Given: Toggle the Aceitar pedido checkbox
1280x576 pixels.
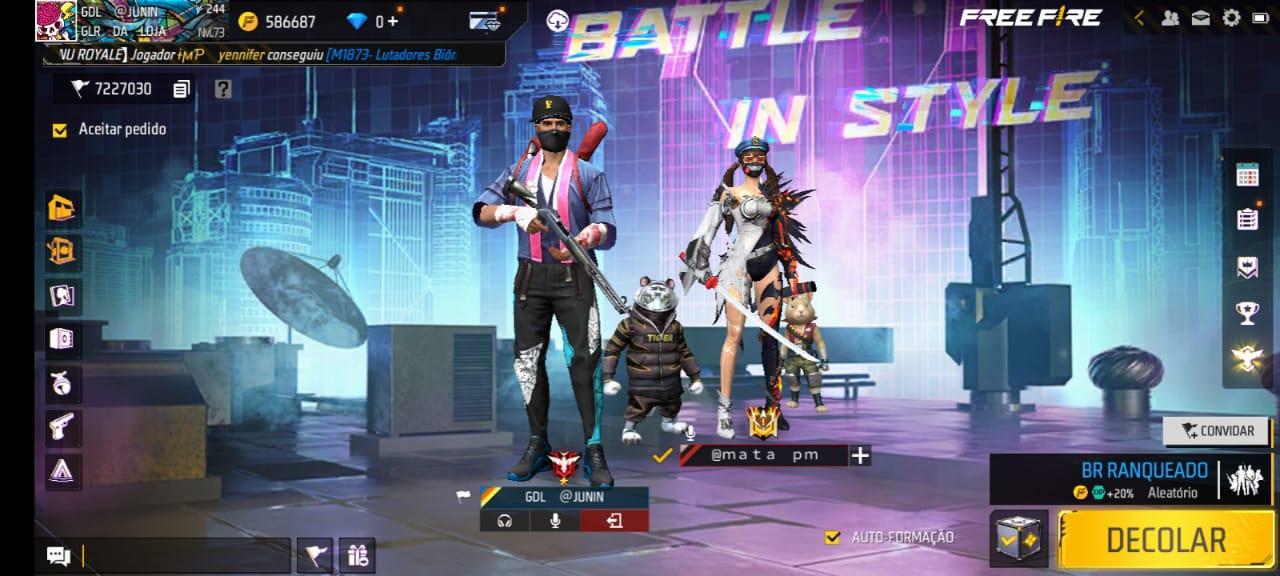Looking at the screenshot, I should tap(60, 129).
